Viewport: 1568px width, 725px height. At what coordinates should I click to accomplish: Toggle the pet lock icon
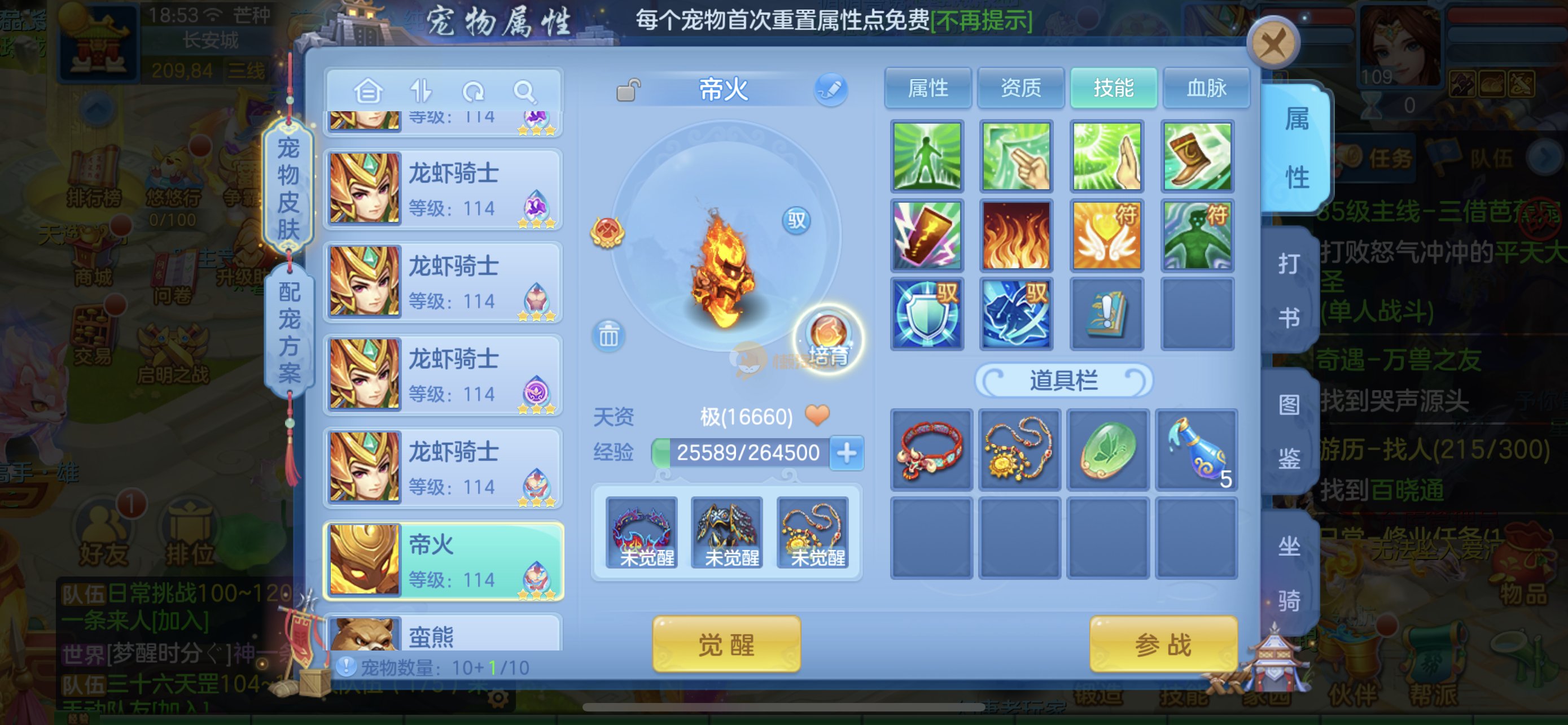click(x=628, y=91)
